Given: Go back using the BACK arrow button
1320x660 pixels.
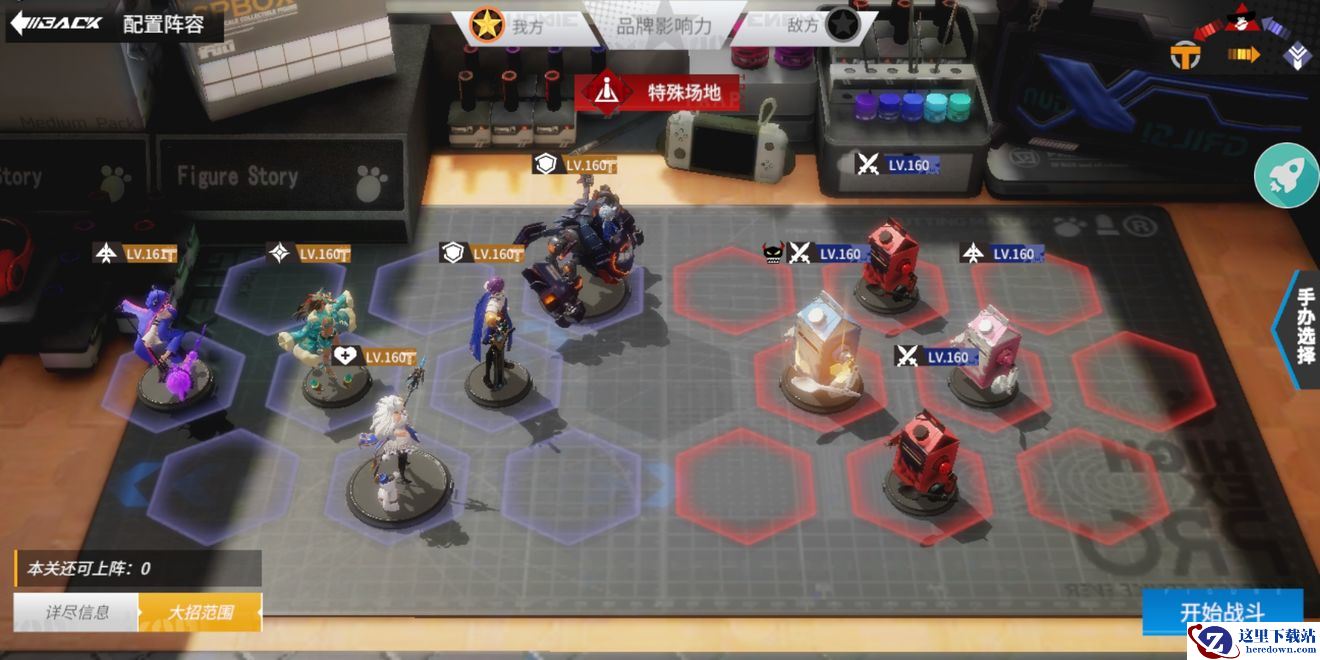Looking at the screenshot, I should click(x=56, y=22).
